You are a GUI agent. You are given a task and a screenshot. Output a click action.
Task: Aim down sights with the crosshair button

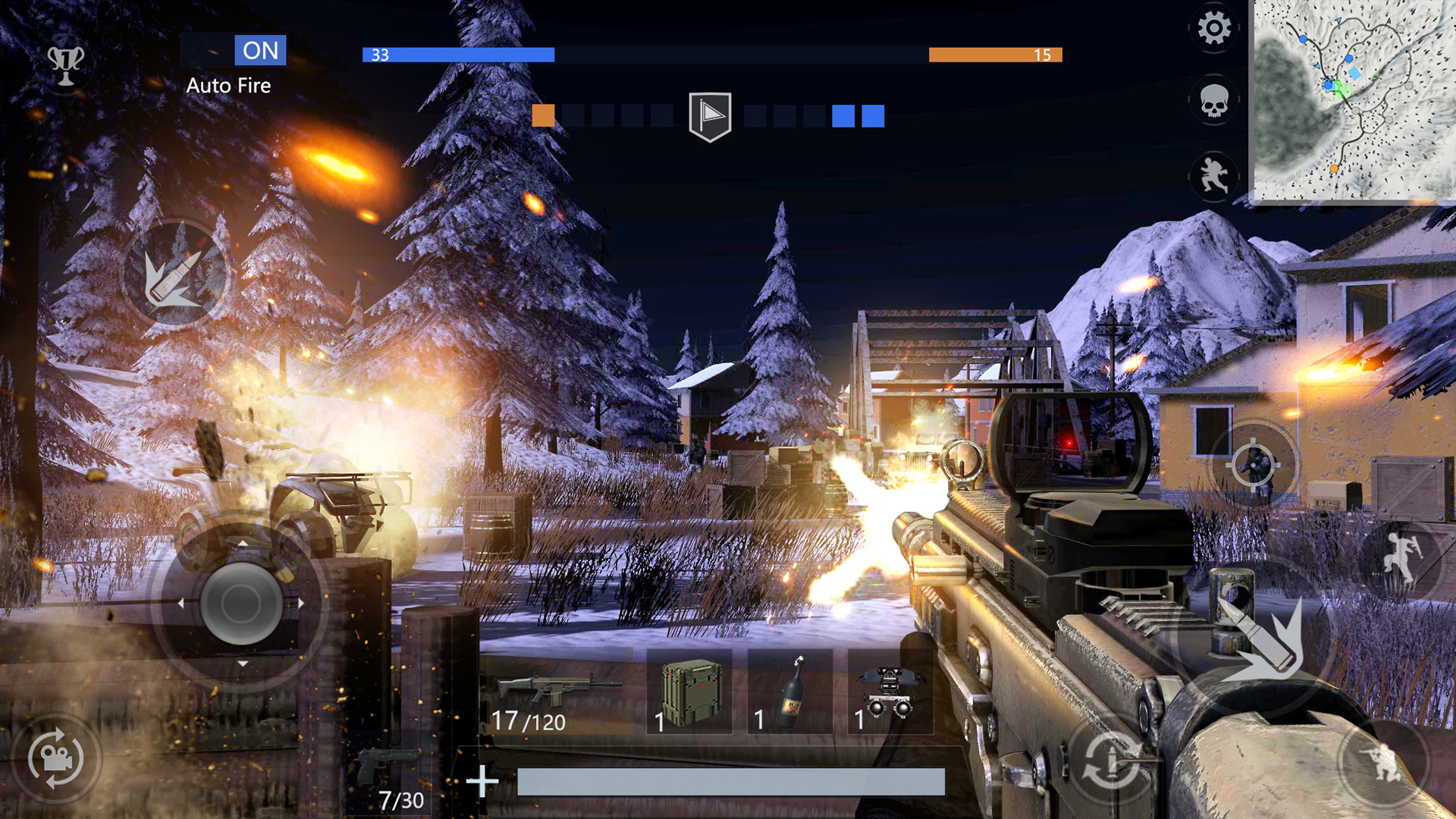[x=1253, y=464]
